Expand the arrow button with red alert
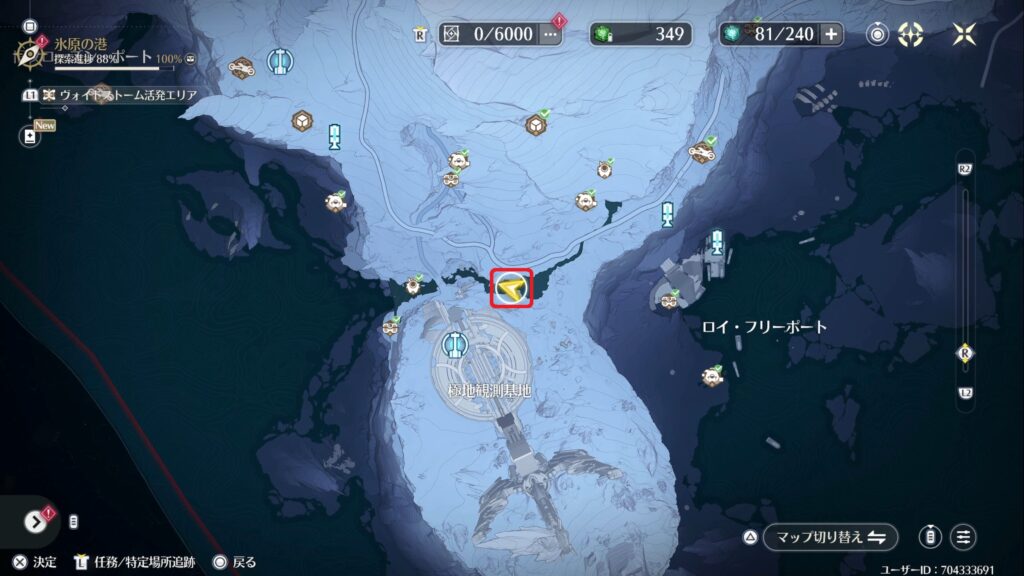This screenshot has width=1024, height=576. pos(37,521)
